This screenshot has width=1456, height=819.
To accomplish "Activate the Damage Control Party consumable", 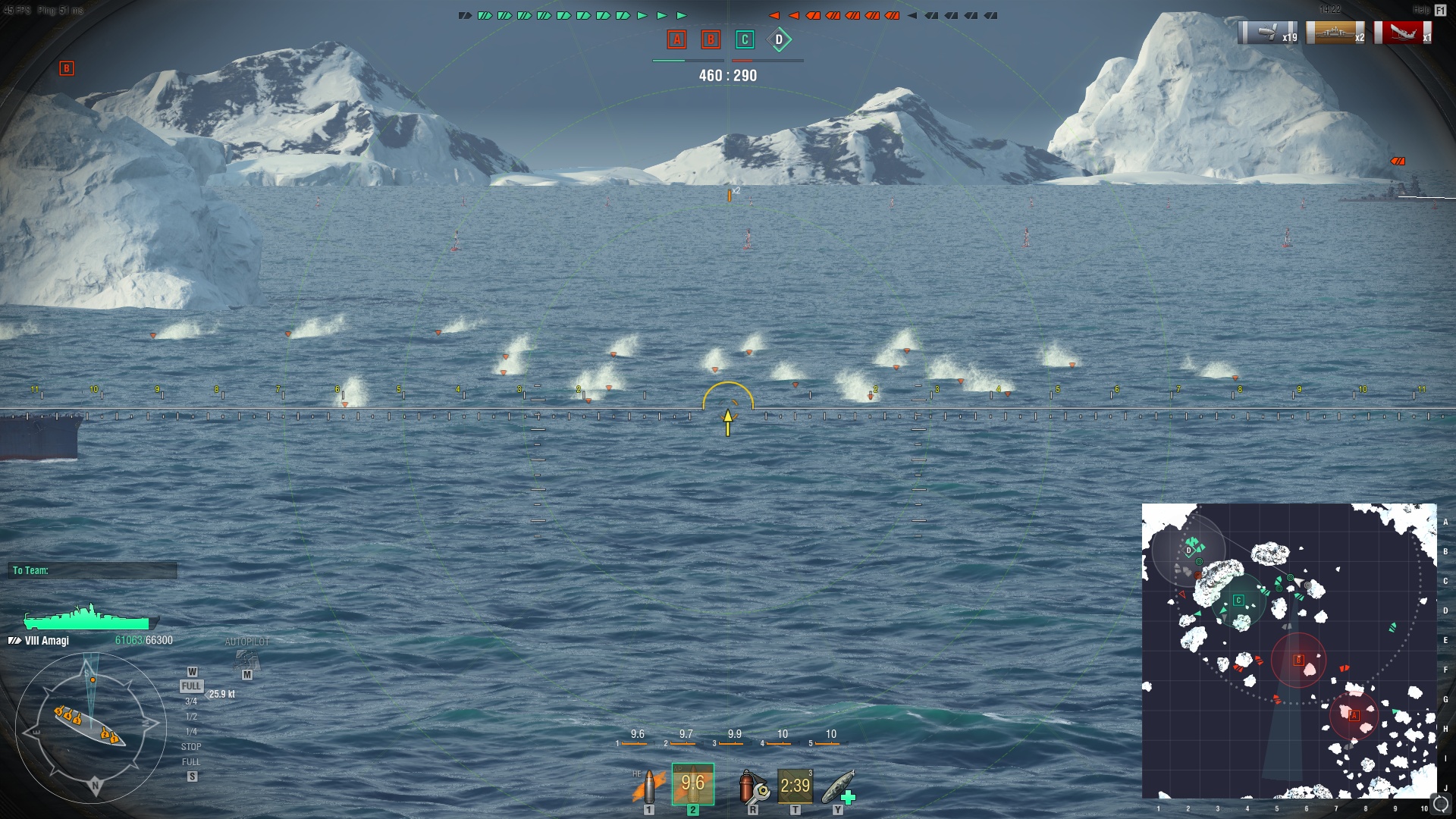I will point(753,787).
